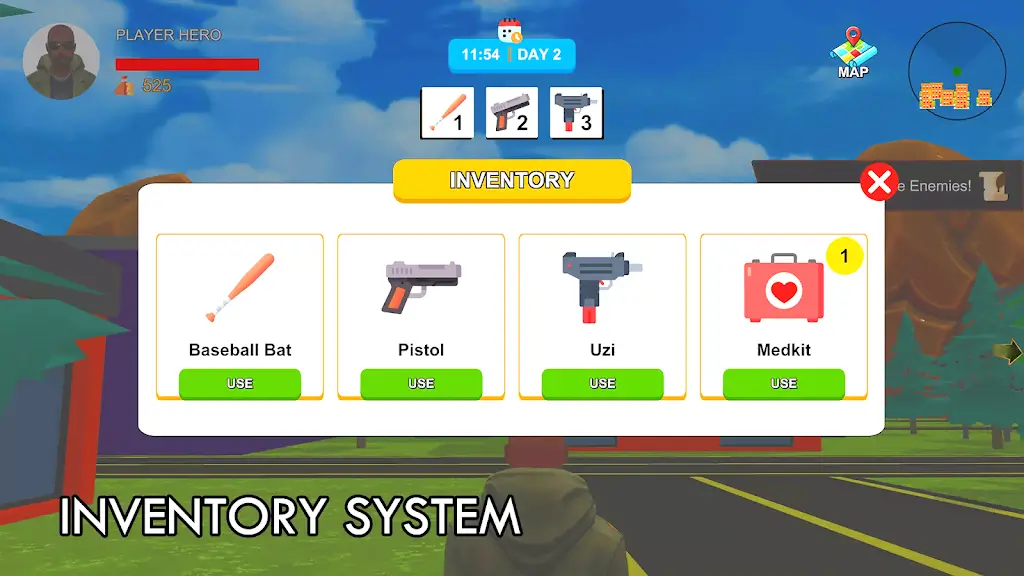Viewport: 1024px width, 576px height.
Task: Click USE under the Pistol
Action: click(421, 383)
